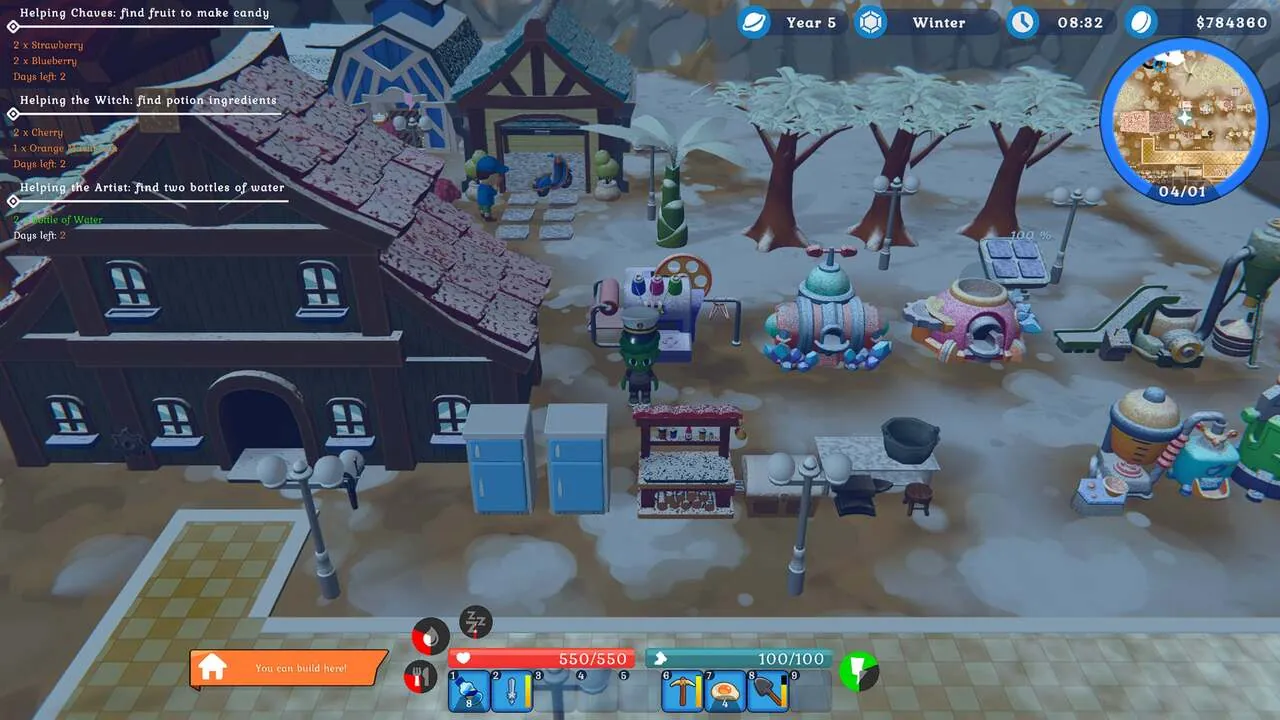Select the watering can in slot 1
The height and width of the screenshot is (720, 1280).
pyautogui.click(x=467, y=690)
